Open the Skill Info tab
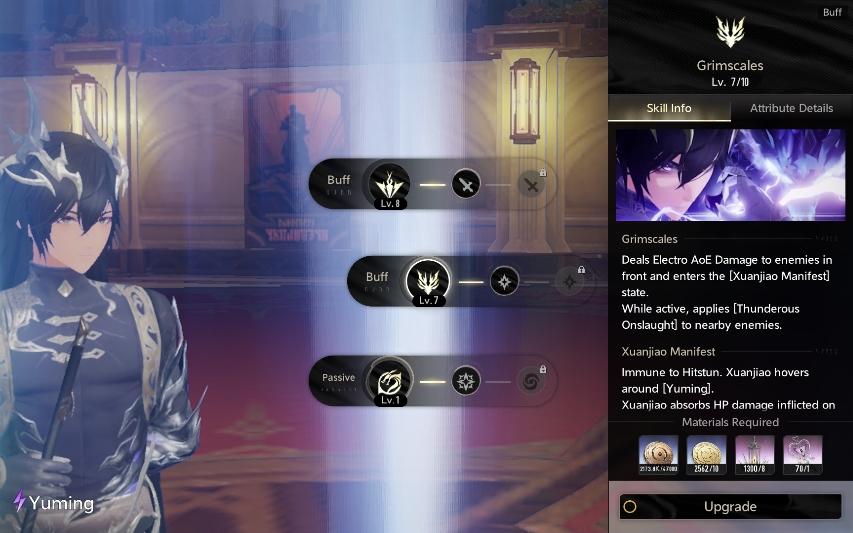This screenshot has height=533, width=853. [x=669, y=108]
